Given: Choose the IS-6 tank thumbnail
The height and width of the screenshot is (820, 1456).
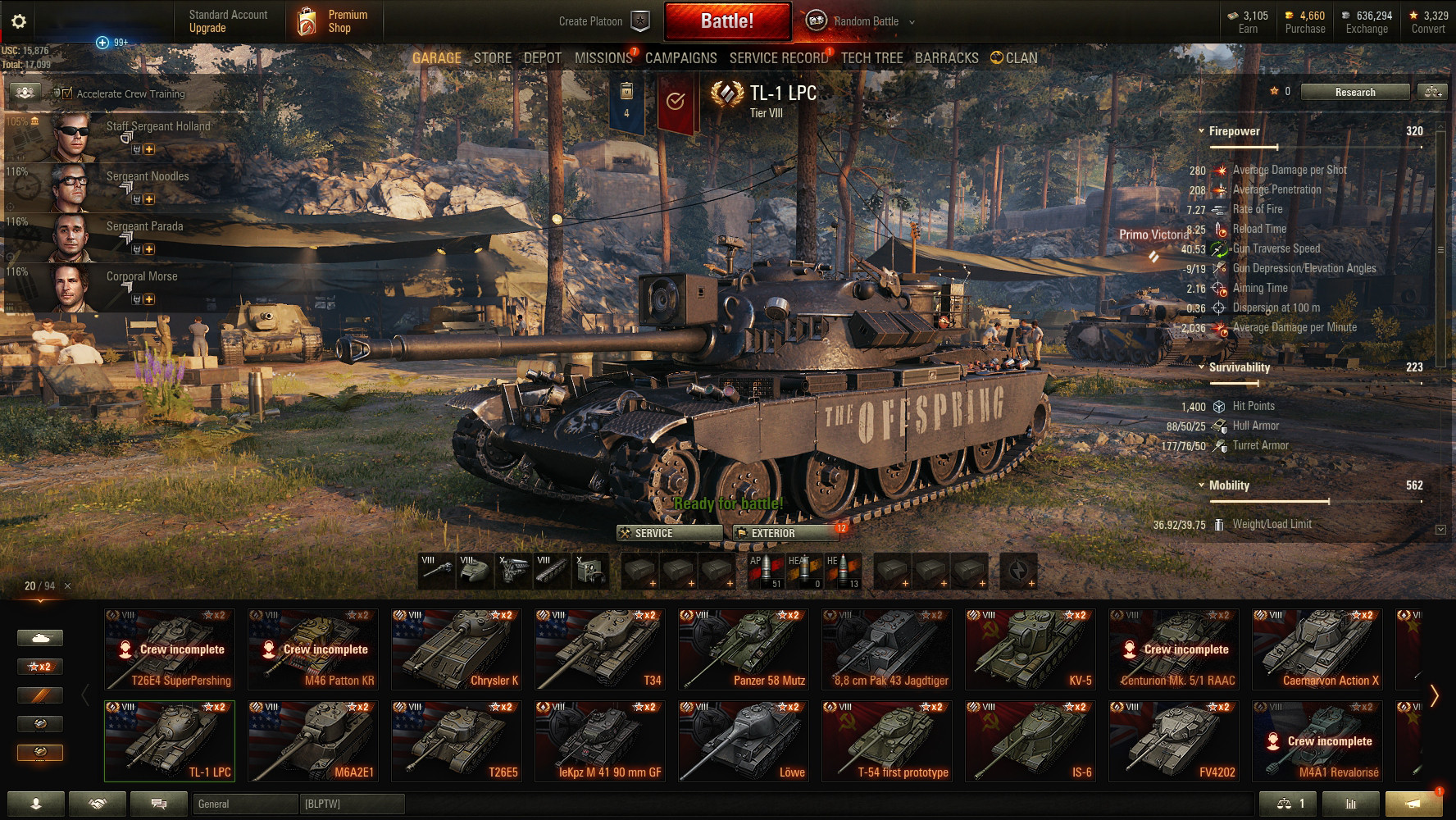Looking at the screenshot, I should 1031,741.
